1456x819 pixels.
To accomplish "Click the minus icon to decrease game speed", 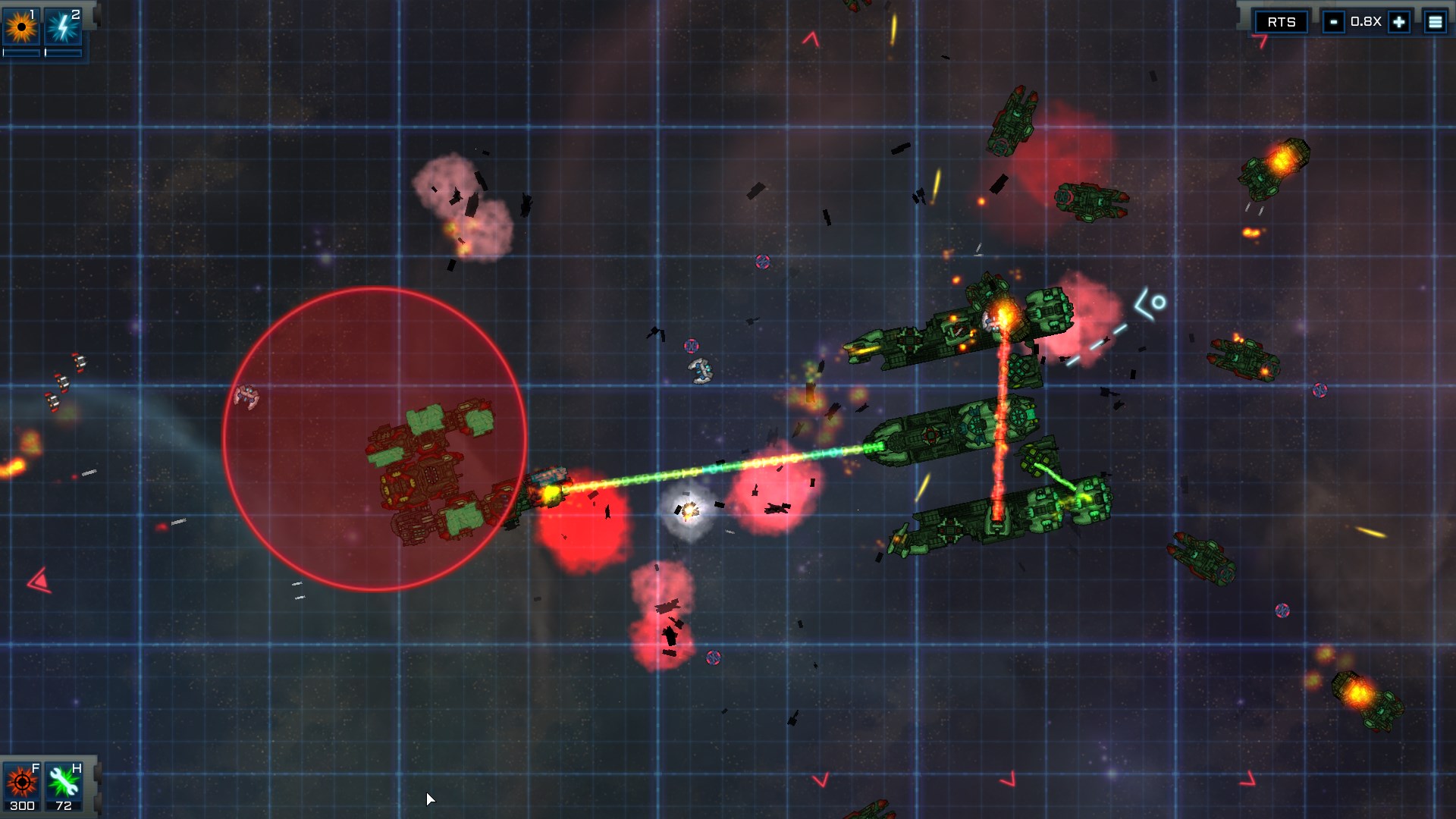I will [1333, 22].
